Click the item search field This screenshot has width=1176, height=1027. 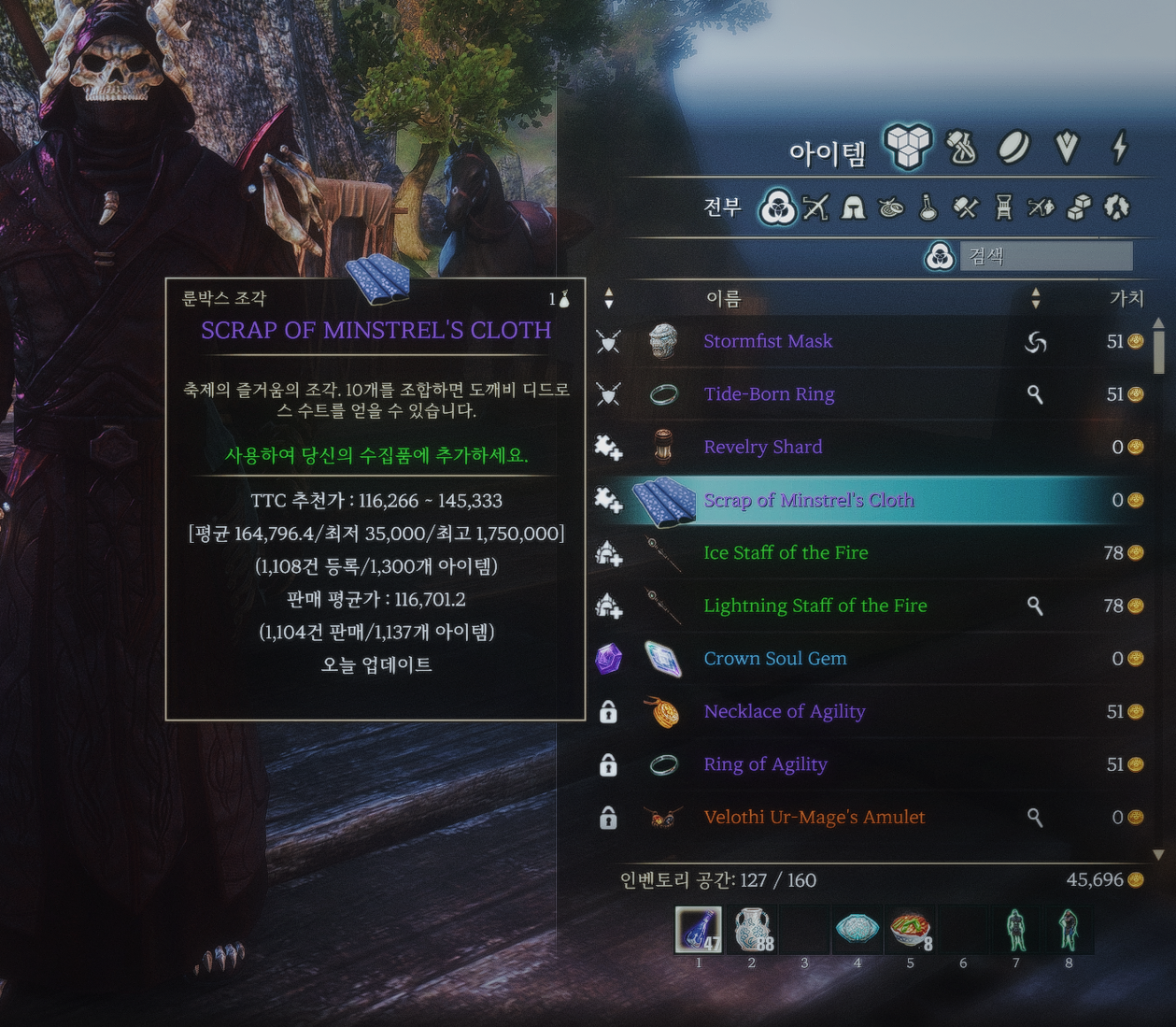1045,256
